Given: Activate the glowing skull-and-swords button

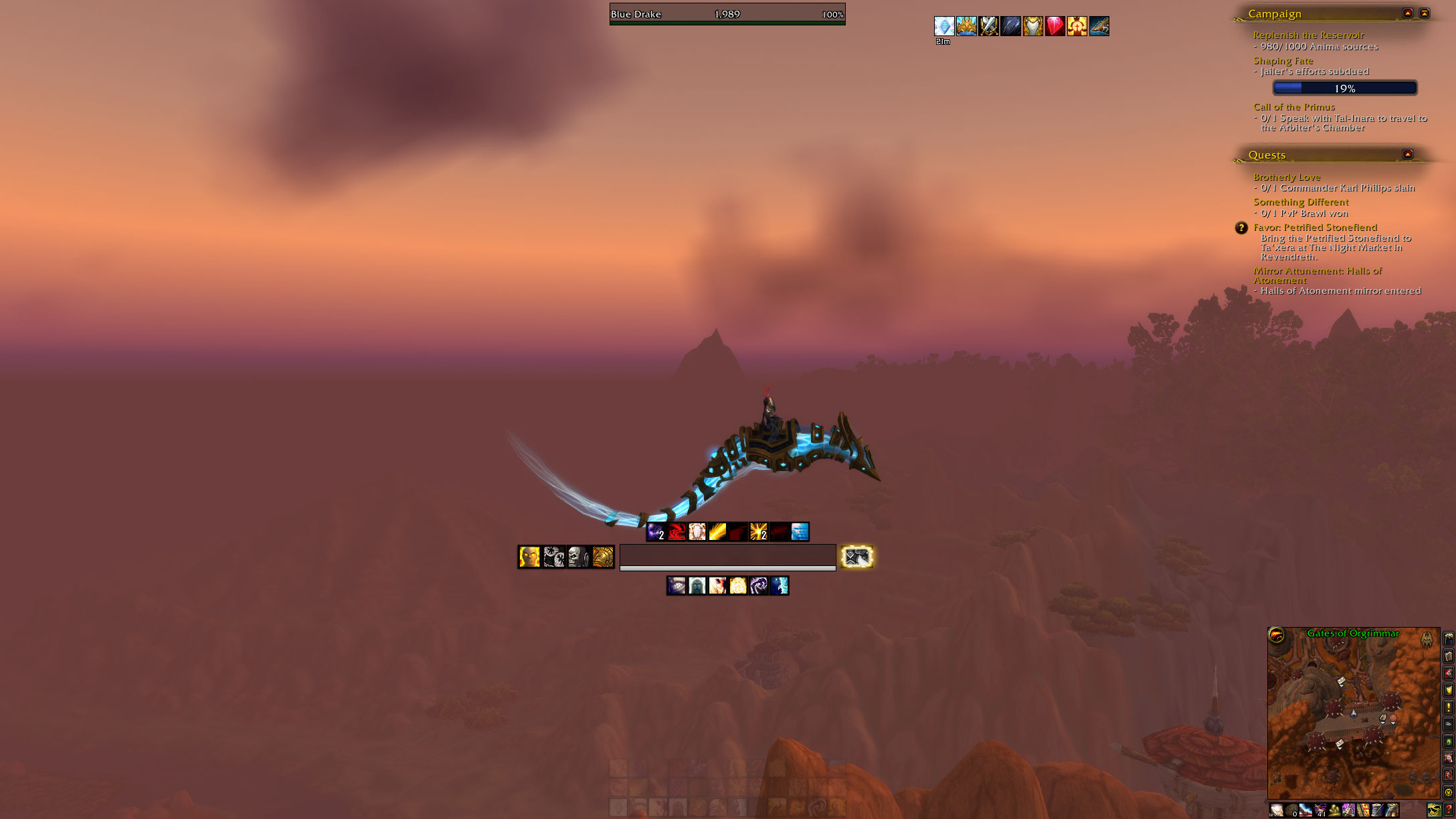Looking at the screenshot, I should coord(856,557).
